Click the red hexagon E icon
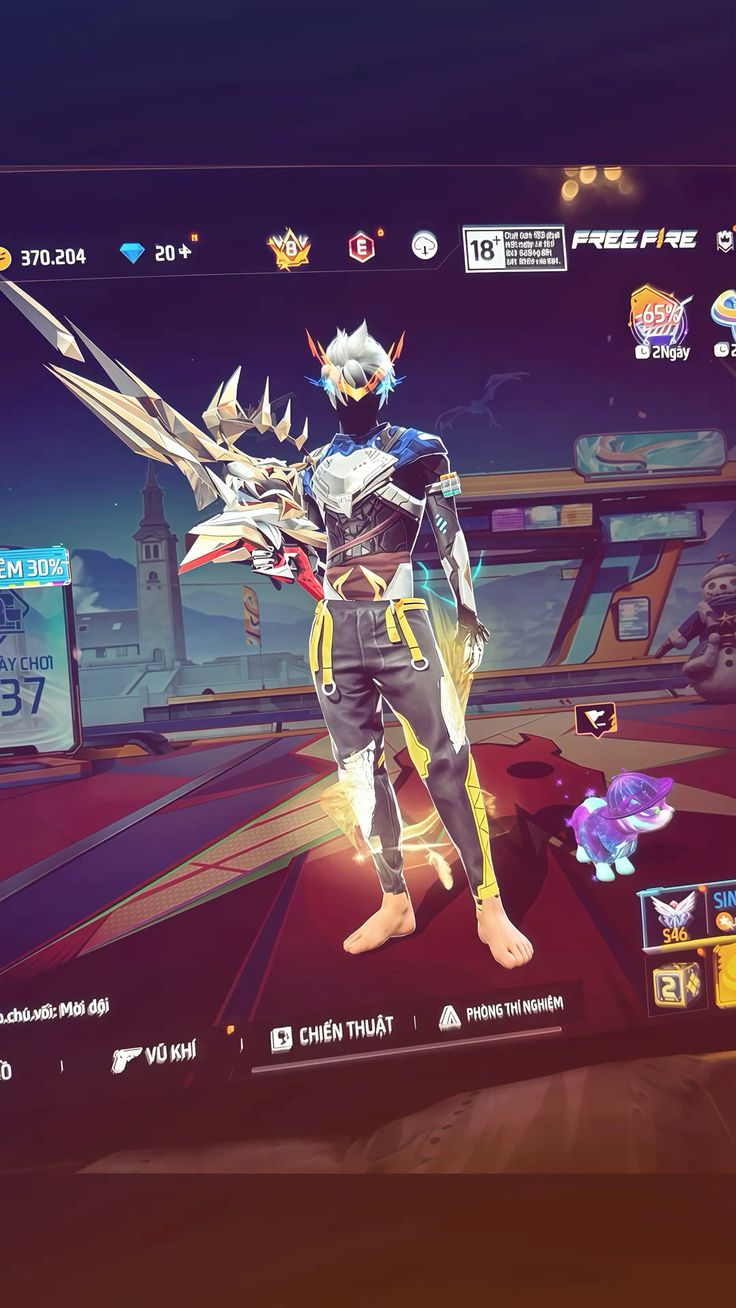The image size is (736, 1308). point(362,246)
